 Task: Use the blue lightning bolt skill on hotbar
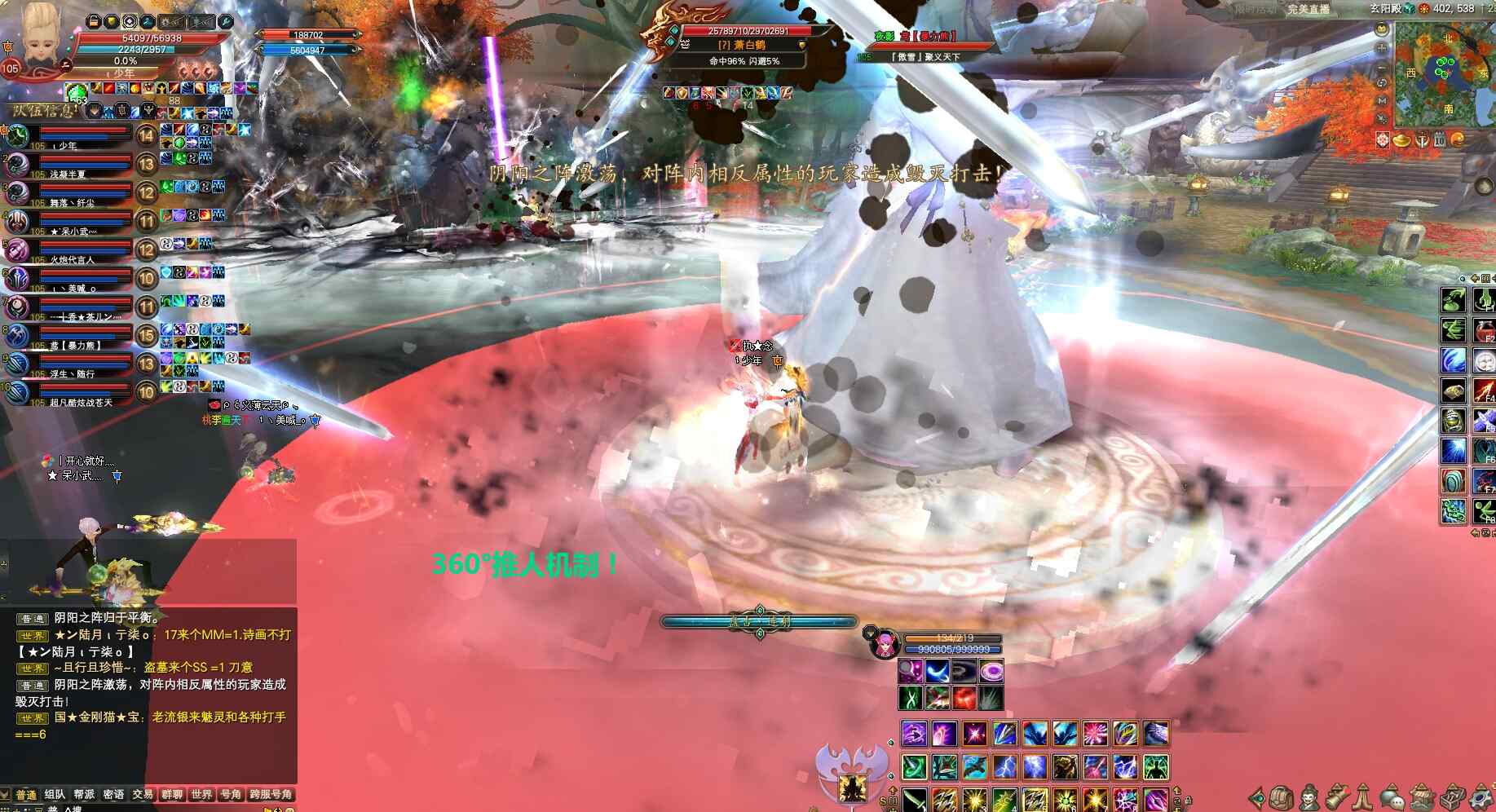[x=1004, y=767]
